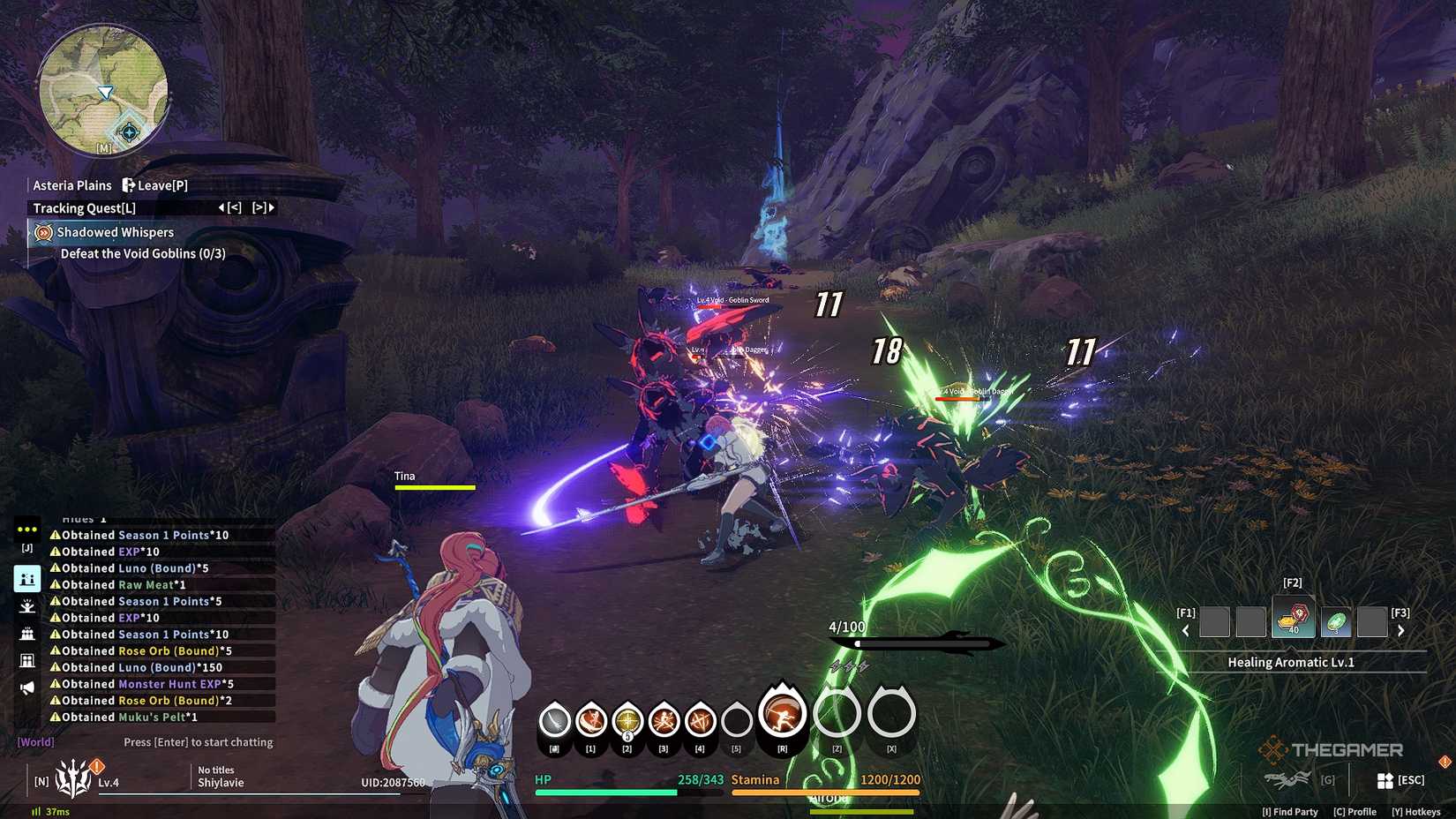Toggle the [J] chat channel
The width and height of the screenshot is (1456, 819).
click(26, 547)
